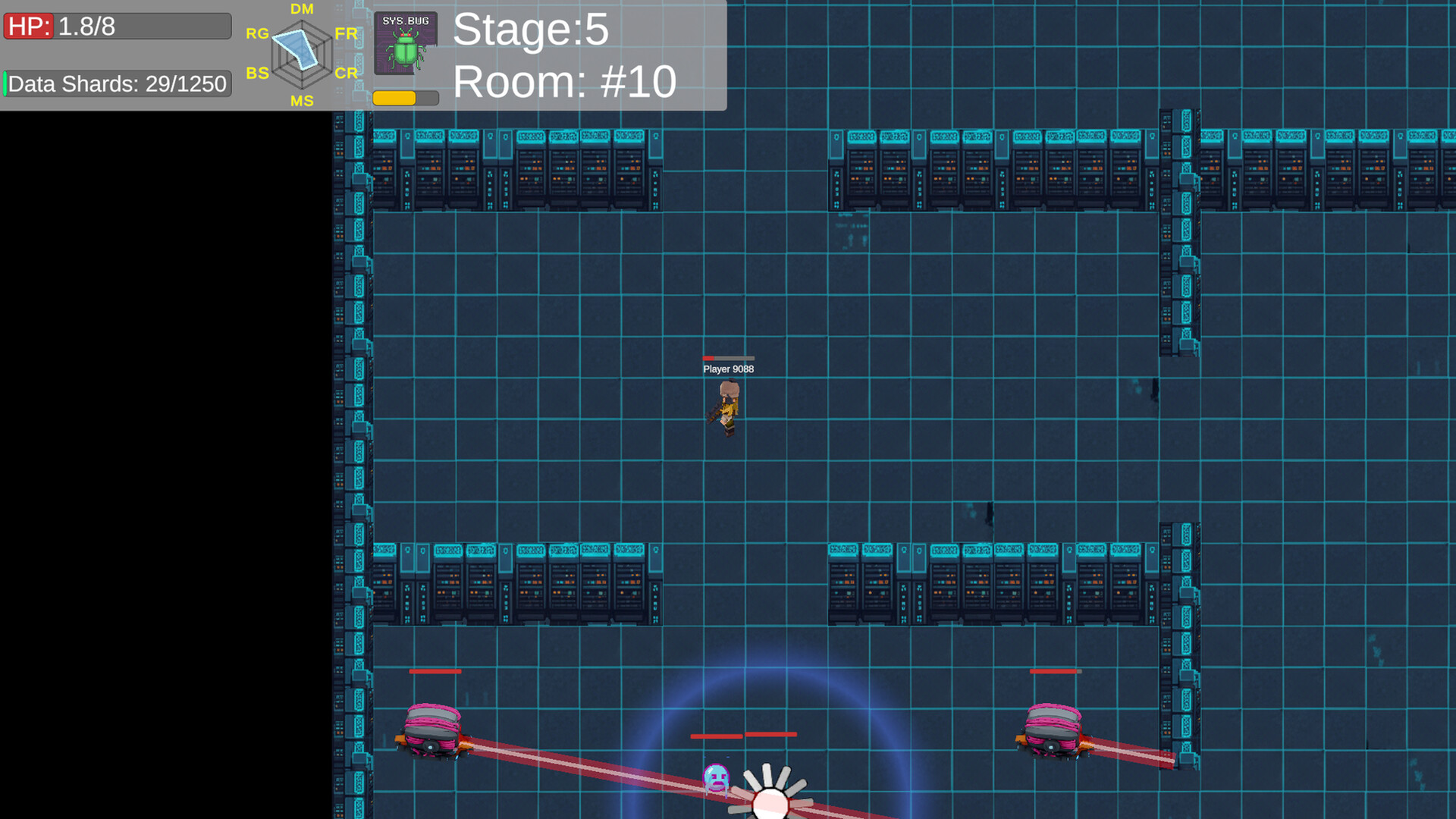1456x819 pixels.
Task: Click the CR stat label on radar
Action: 347,74
